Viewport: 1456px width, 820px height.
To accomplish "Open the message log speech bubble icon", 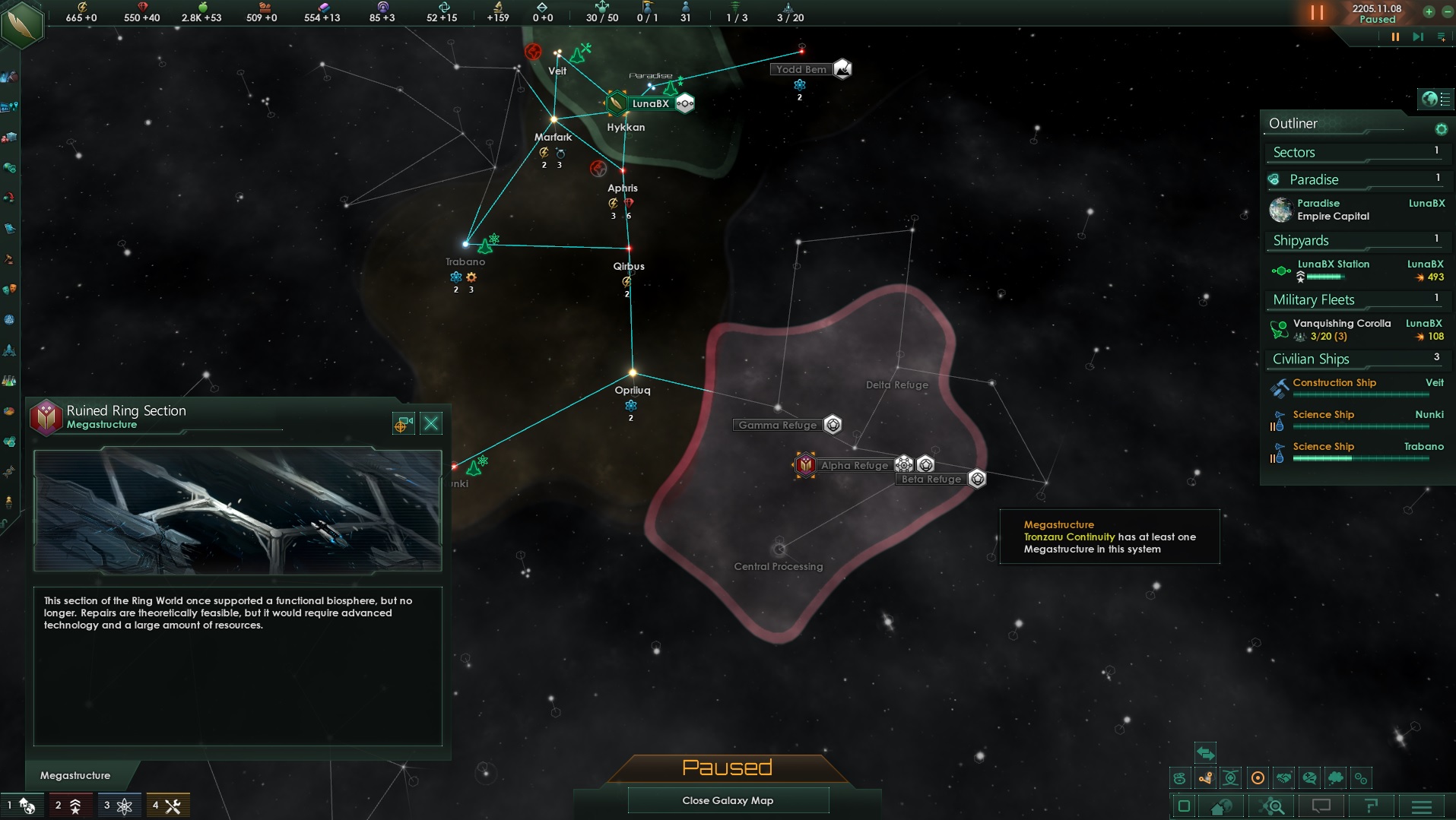I will click(1321, 806).
